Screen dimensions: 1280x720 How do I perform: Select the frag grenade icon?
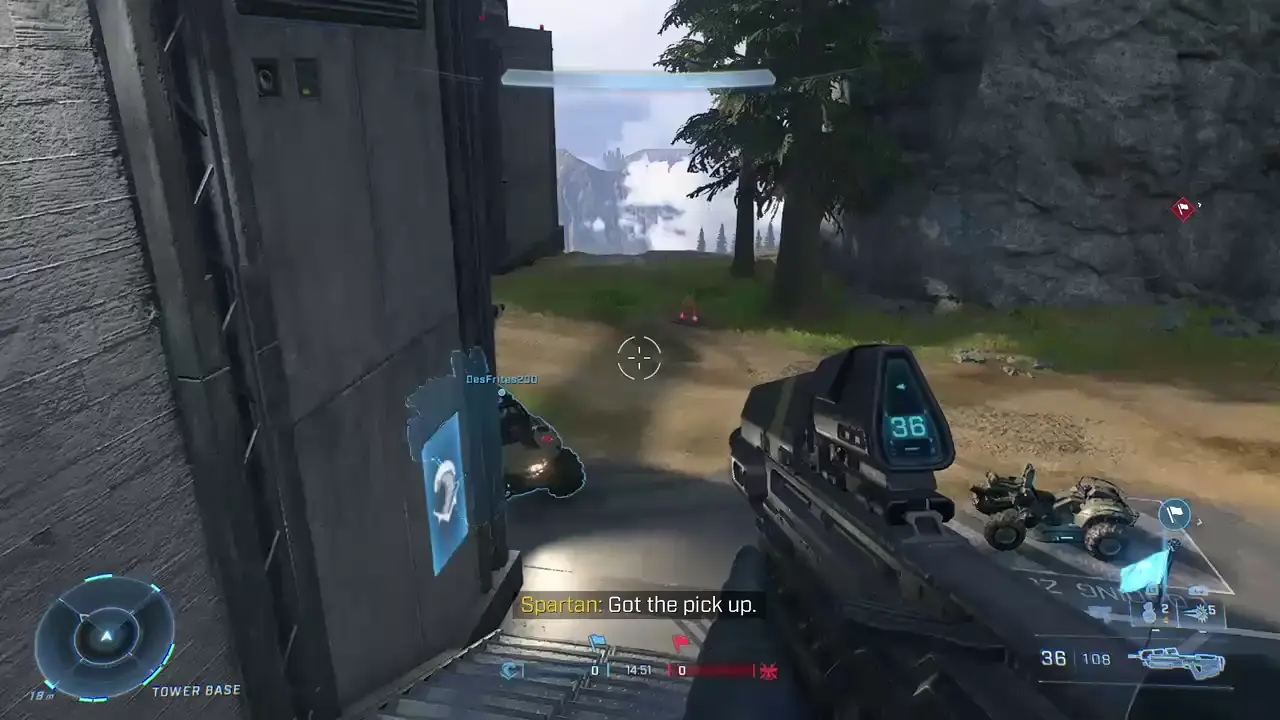pyautogui.click(x=1150, y=613)
